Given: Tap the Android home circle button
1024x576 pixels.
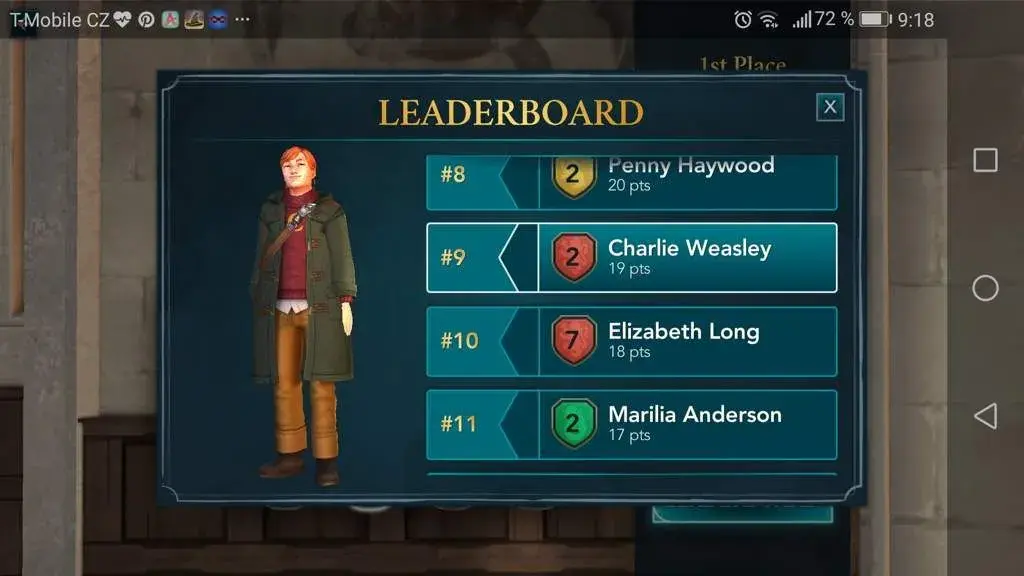Looking at the screenshot, I should click(x=985, y=288).
